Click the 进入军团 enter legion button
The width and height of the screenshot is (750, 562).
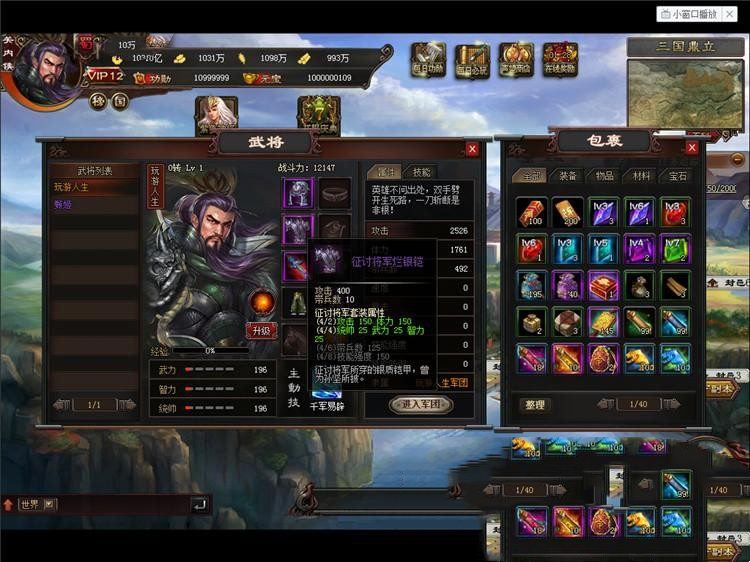click(421, 404)
